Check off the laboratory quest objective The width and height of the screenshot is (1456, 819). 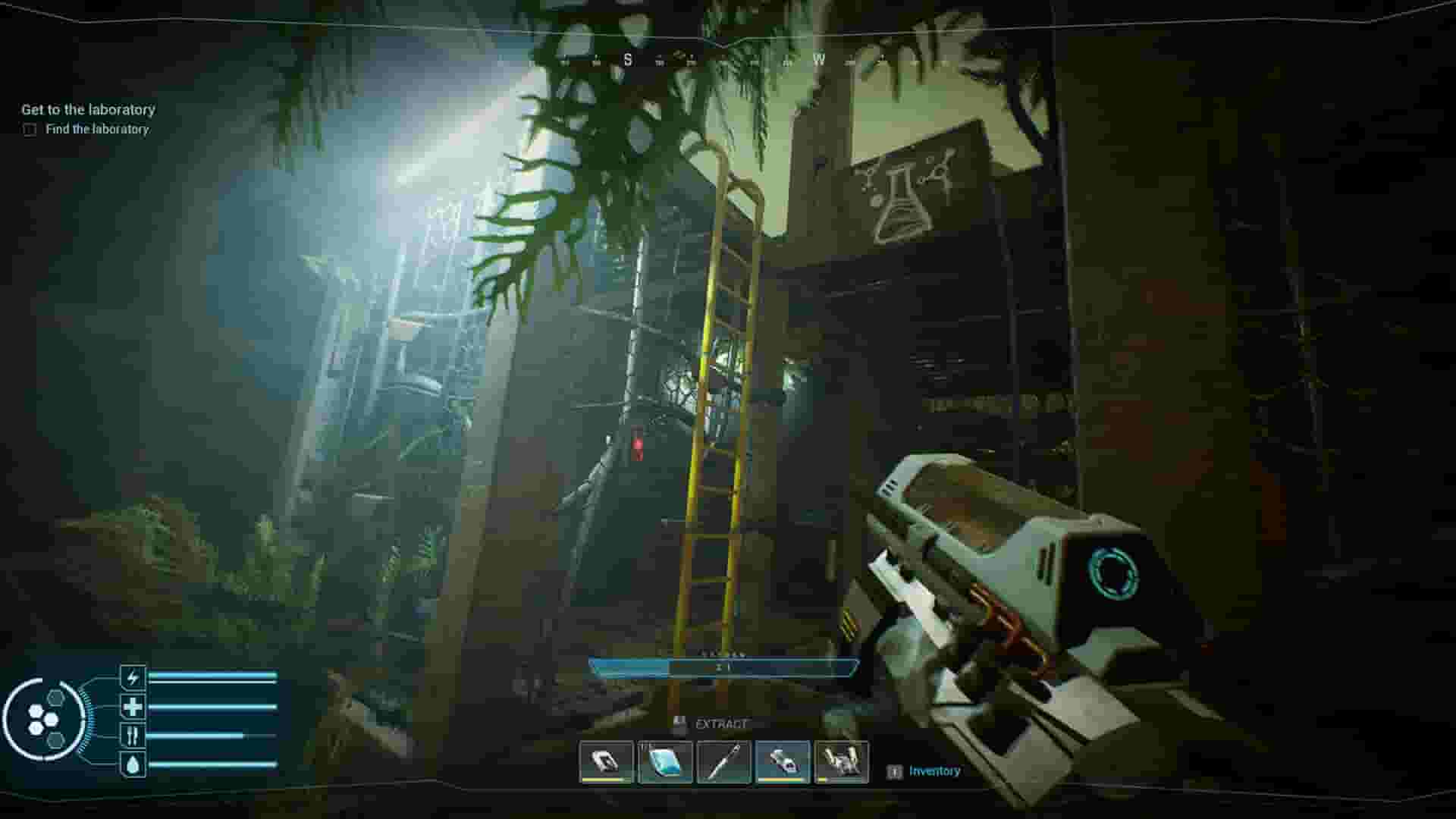[30, 130]
